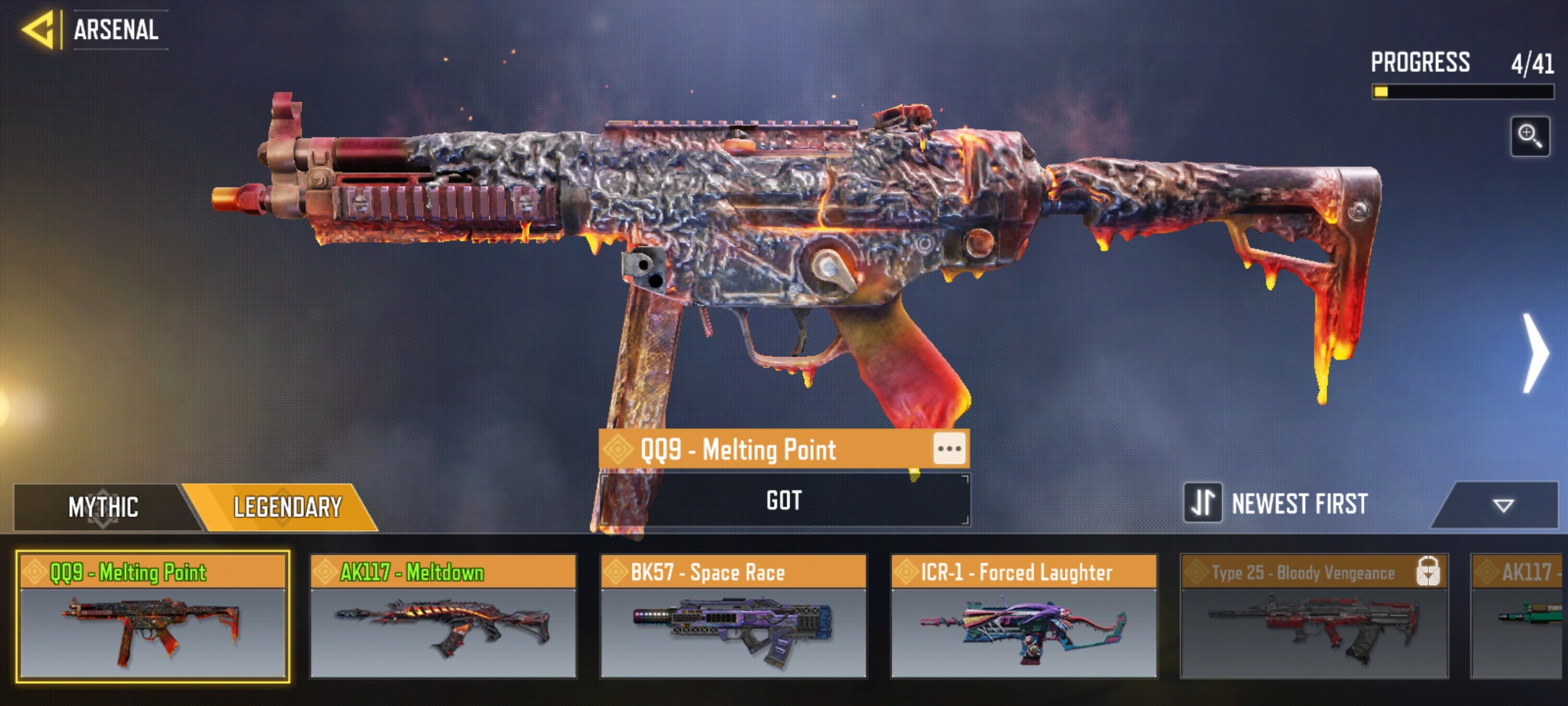Go back from the Arsenal screen
1568x706 pixels.
click(x=38, y=30)
